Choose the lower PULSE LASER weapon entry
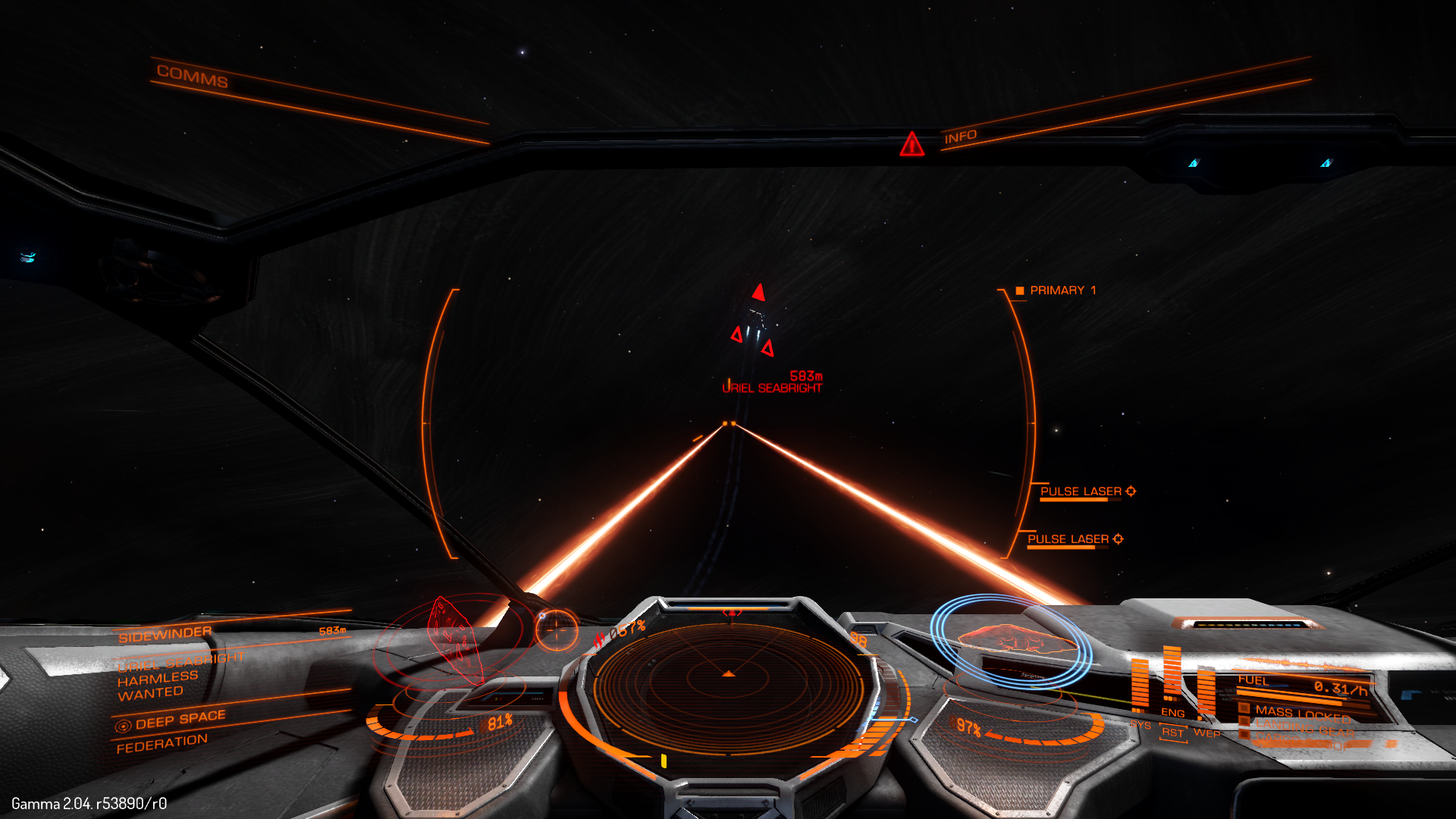 coord(1068,539)
